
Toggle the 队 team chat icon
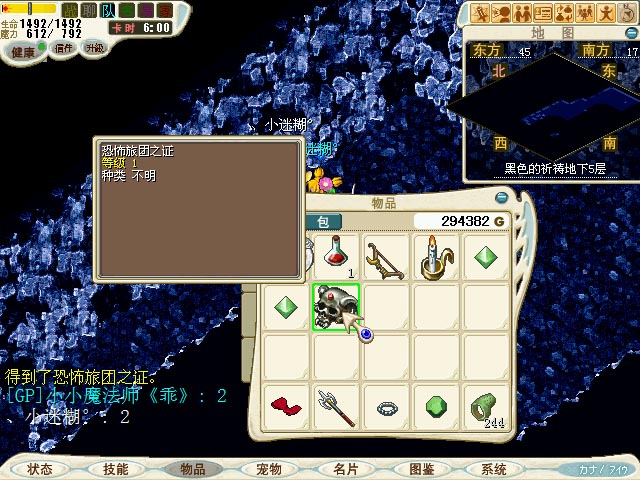tap(108, 10)
